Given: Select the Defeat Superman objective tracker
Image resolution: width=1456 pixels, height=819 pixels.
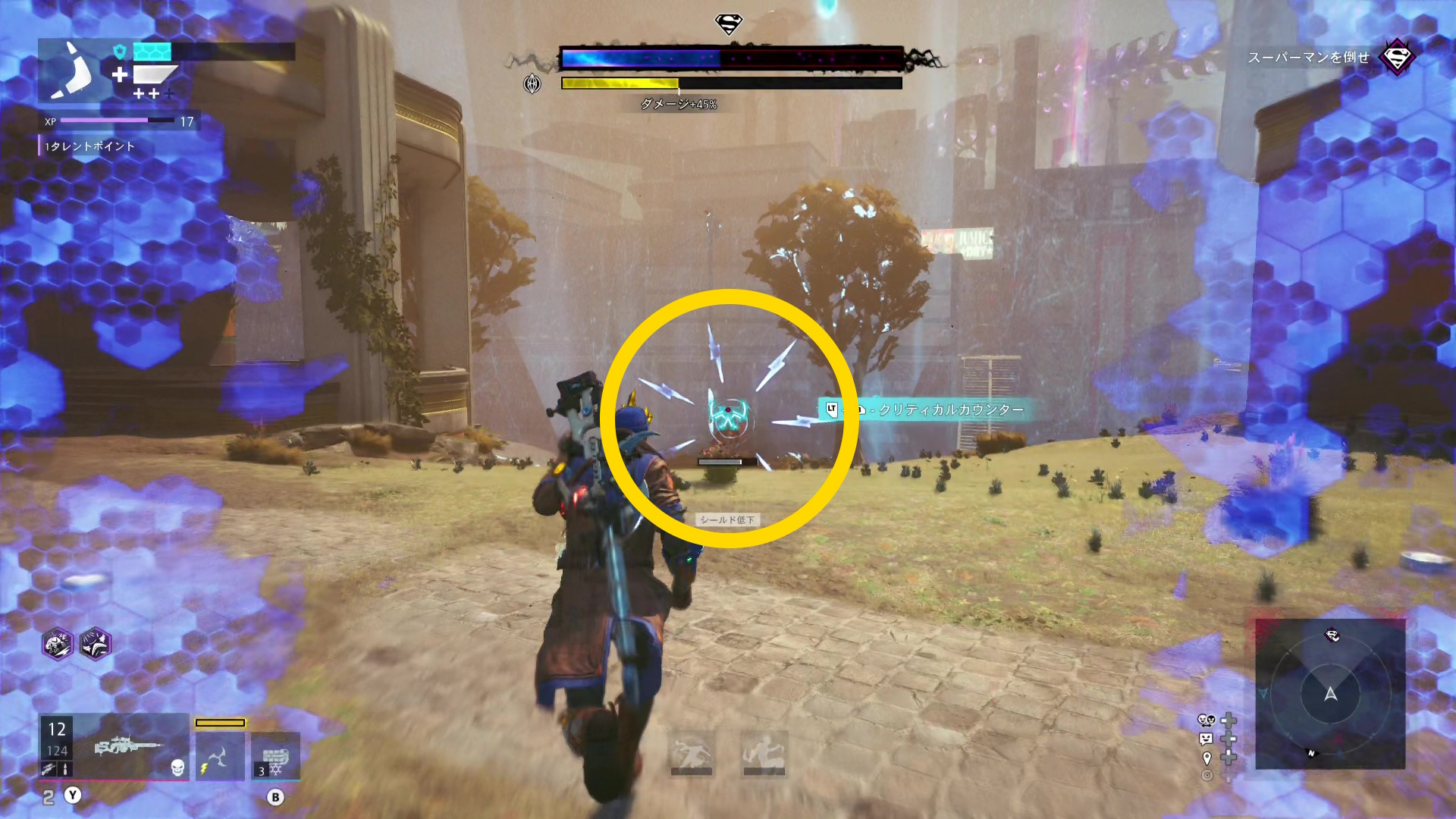Looking at the screenshot, I should pyautogui.click(x=1308, y=58).
